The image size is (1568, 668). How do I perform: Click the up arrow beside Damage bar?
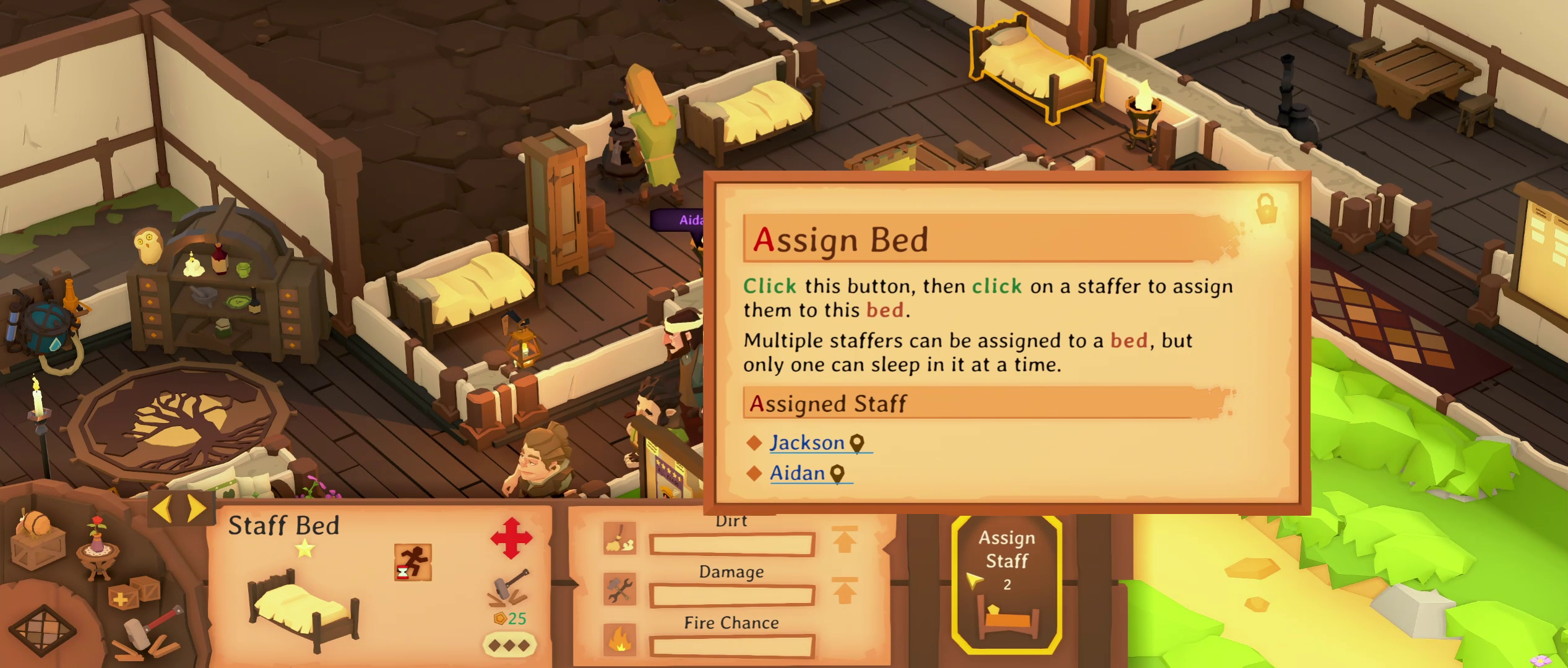coord(845,590)
